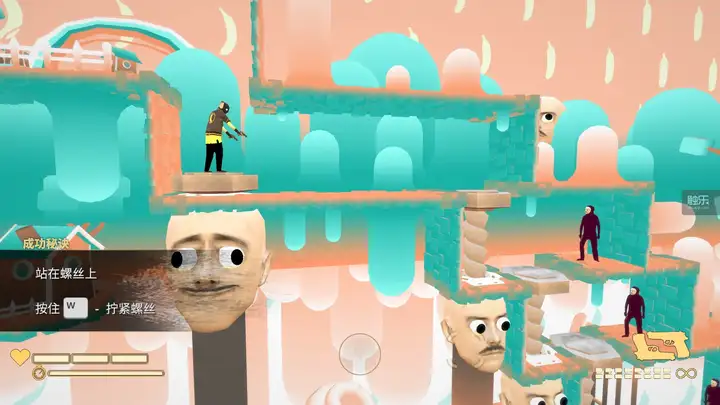Click the 触乐 watermark logo
This screenshot has width=720, height=405.
pyautogui.click(x=697, y=200)
